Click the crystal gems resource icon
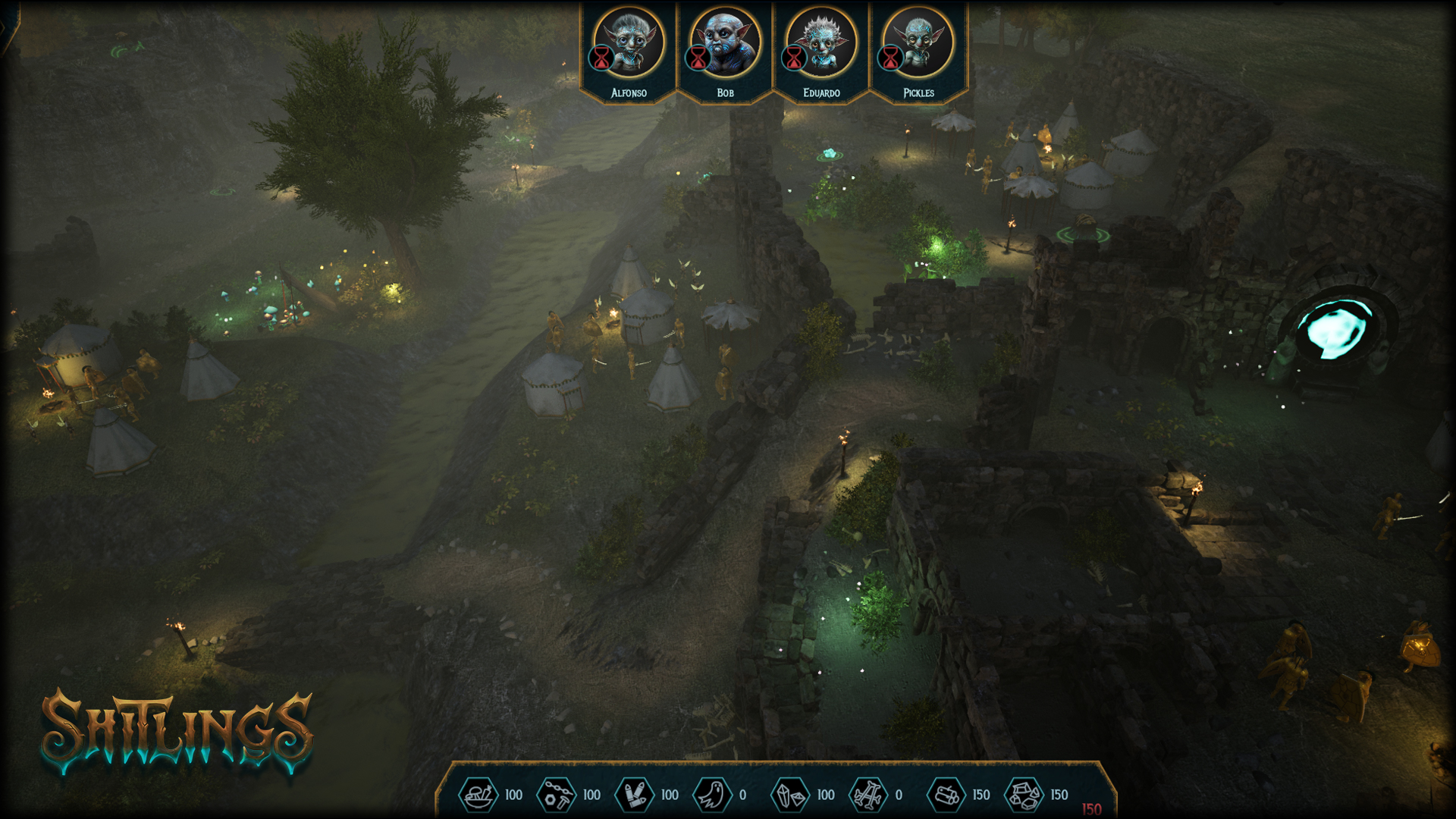The image size is (1456, 819). tap(790, 795)
